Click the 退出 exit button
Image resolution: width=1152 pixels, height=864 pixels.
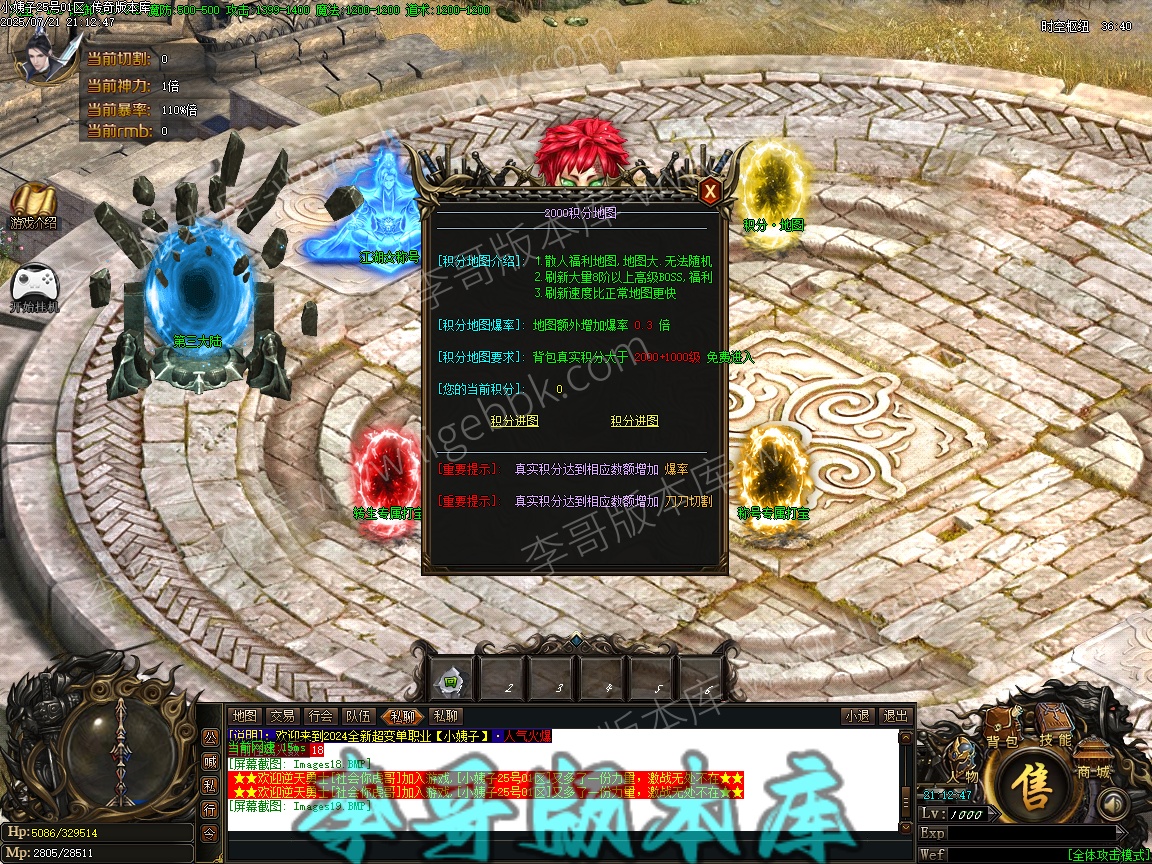pyautogui.click(x=894, y=716)
